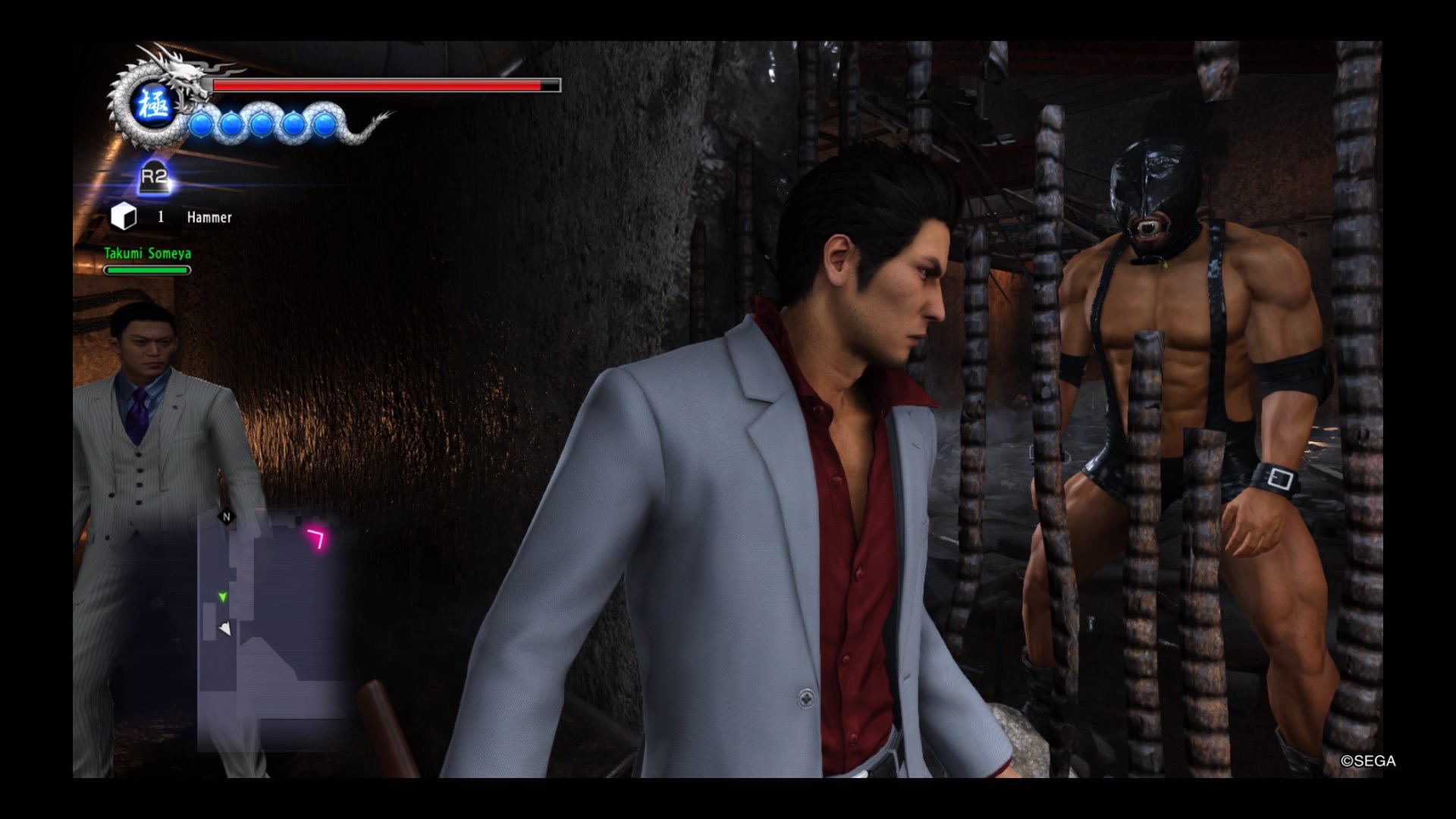Select the green ally arrow on minimap

pyautogui.click(x=222, y=598)
